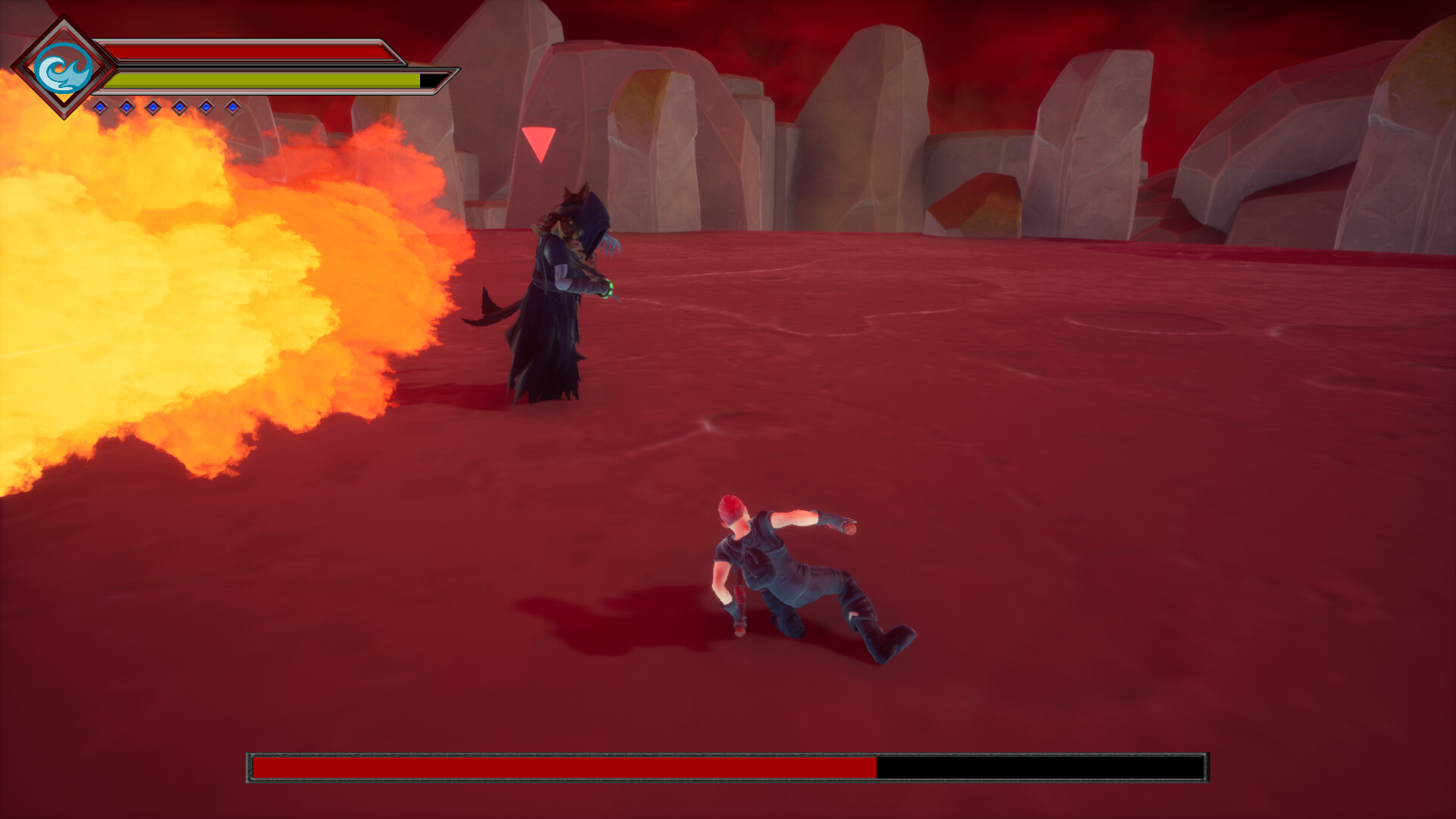Click the fifth blue diamond pip
This screenshot has width=1456, height=819.
coord(206,107)
